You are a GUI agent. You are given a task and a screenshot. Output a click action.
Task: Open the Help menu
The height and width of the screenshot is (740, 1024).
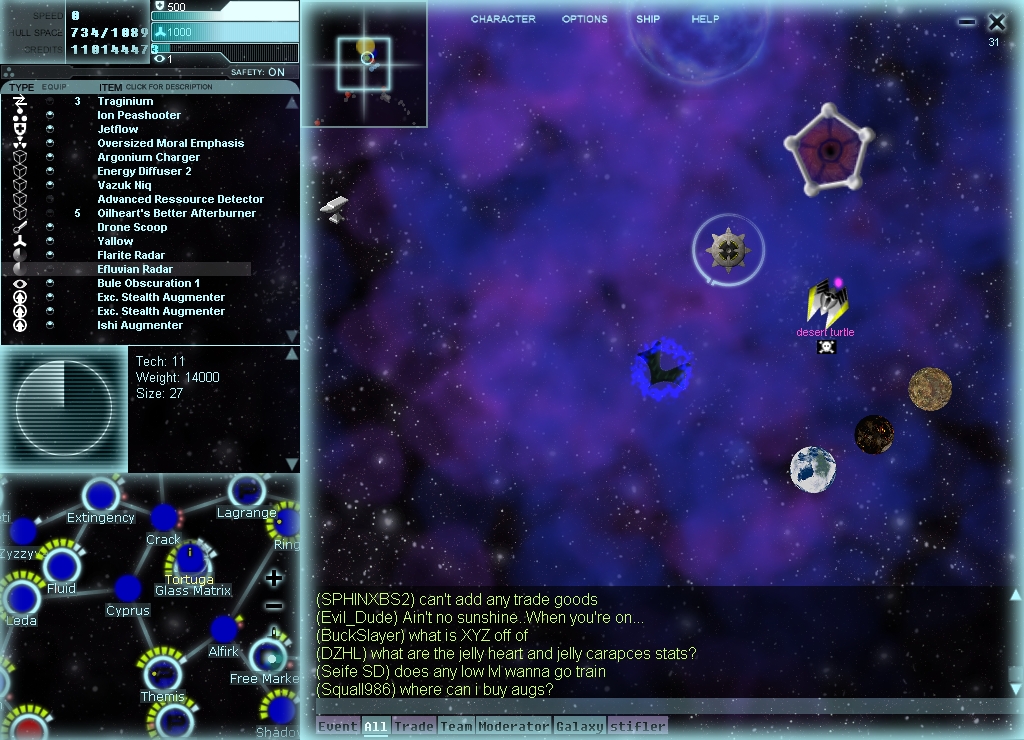705,19
